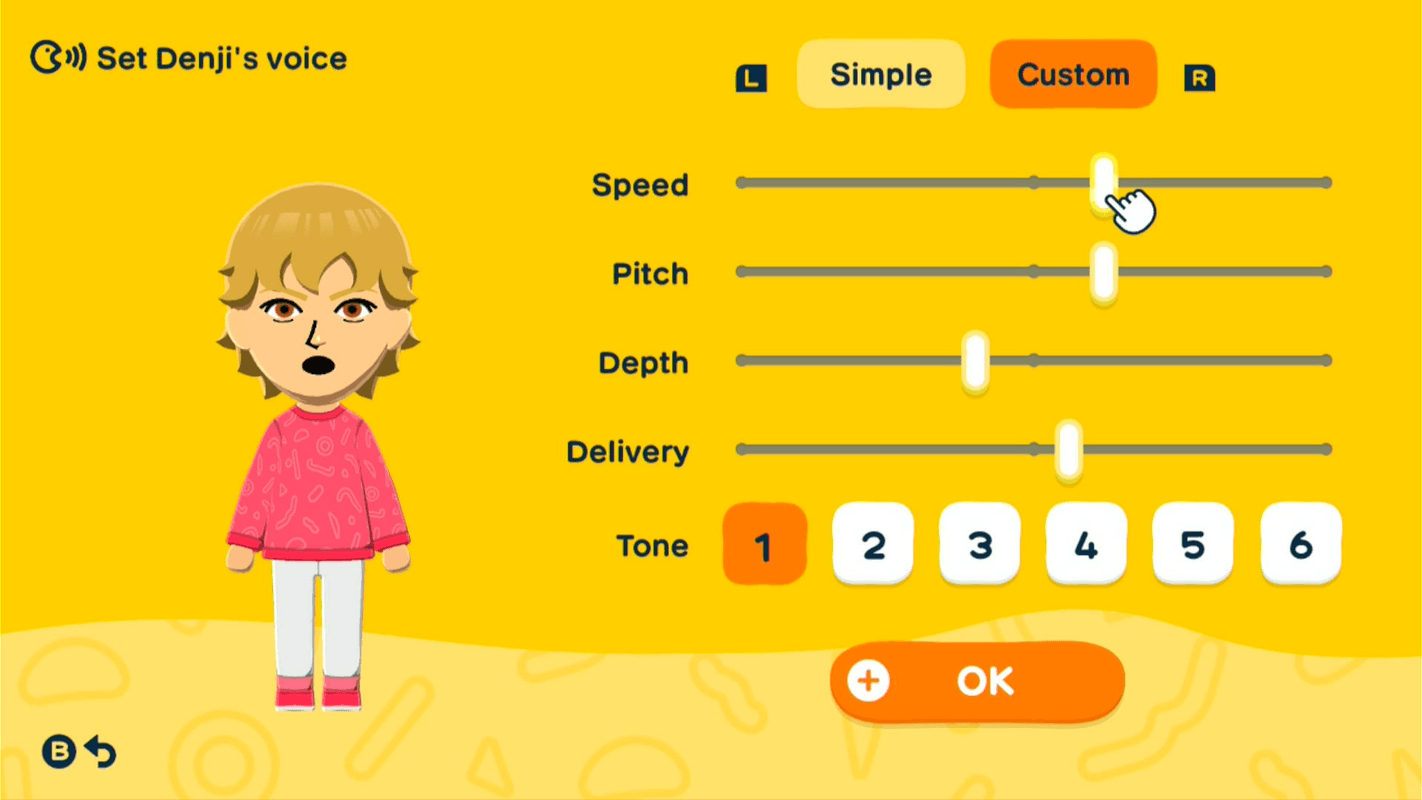Viewport: 1422px width, 800px height.
Task: Choose Tone 6 from the tone options
Action: tap(1299, 545)
